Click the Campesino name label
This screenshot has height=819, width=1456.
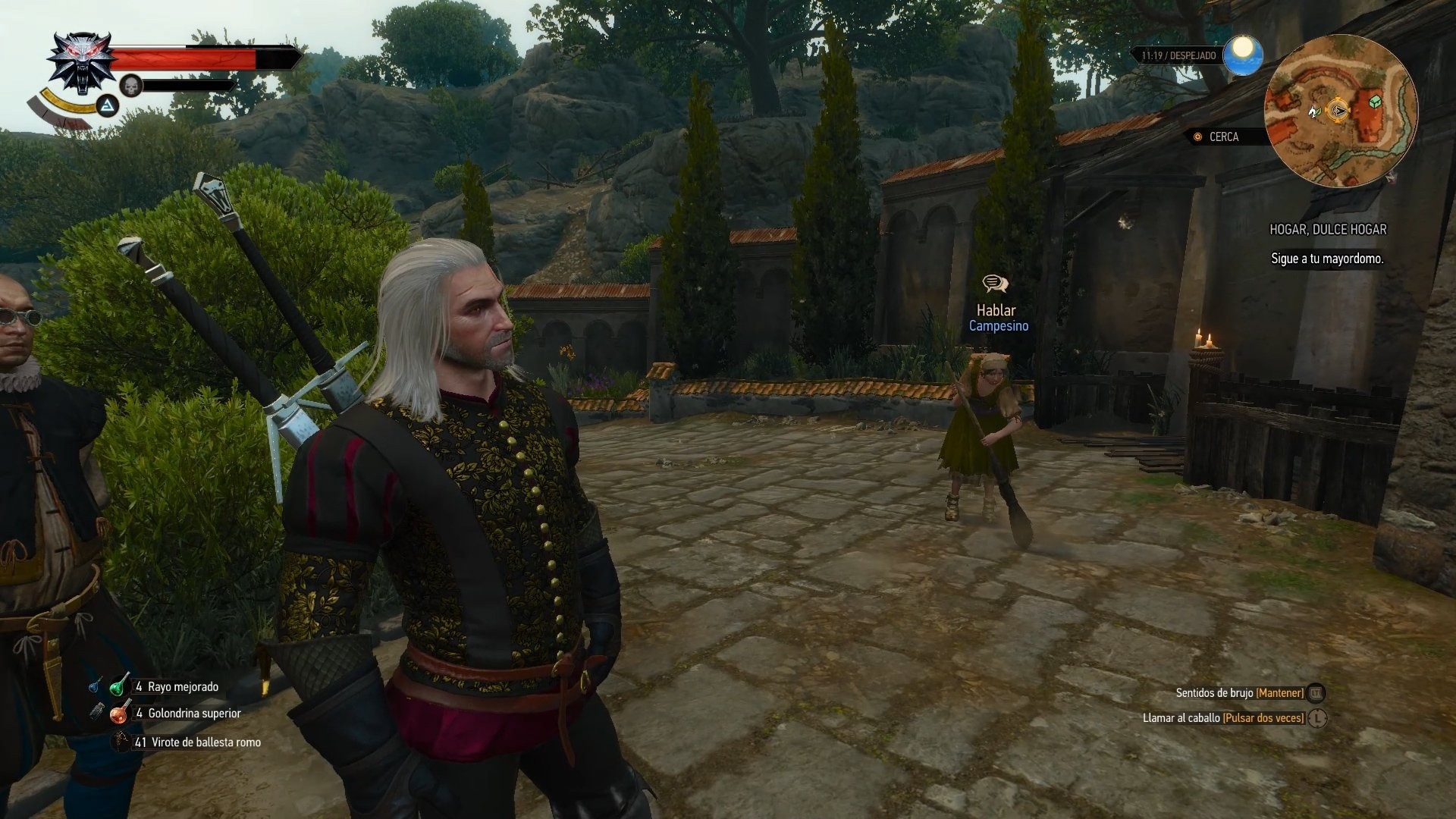click(x=999, y=327)
